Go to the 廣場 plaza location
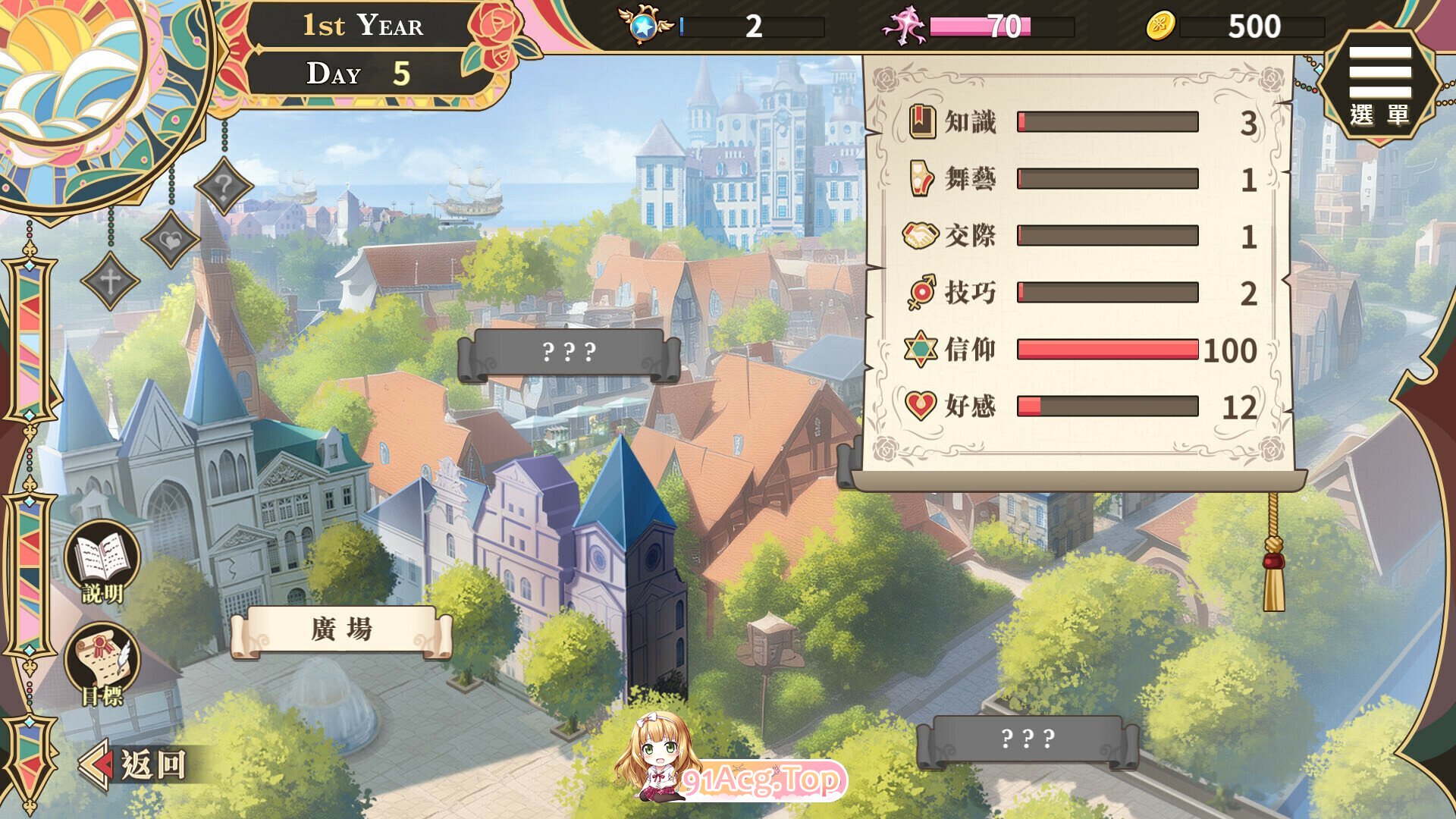This screenshot has height=819, width=1456. pyautogui.click(x=341, y=631)
